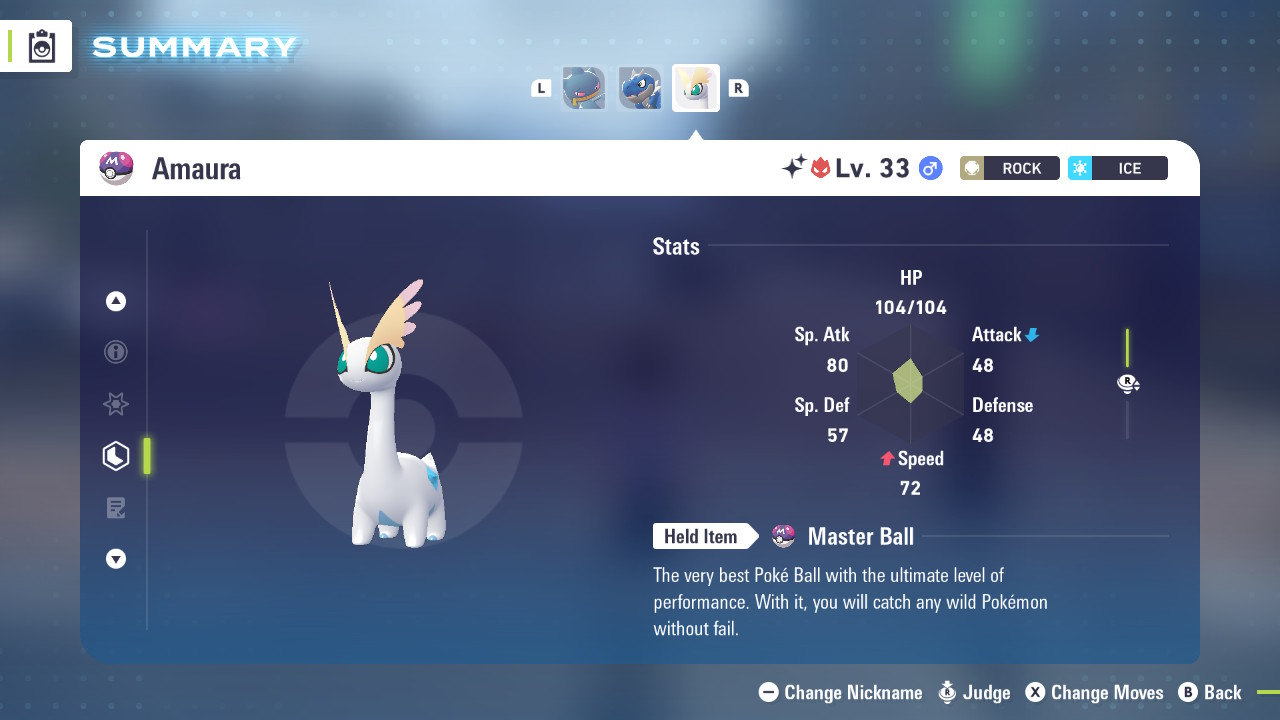The height and width of the screenshot is (720, 1280).
Task: Go Back from the summary screen
Action: click(1210, 692)
